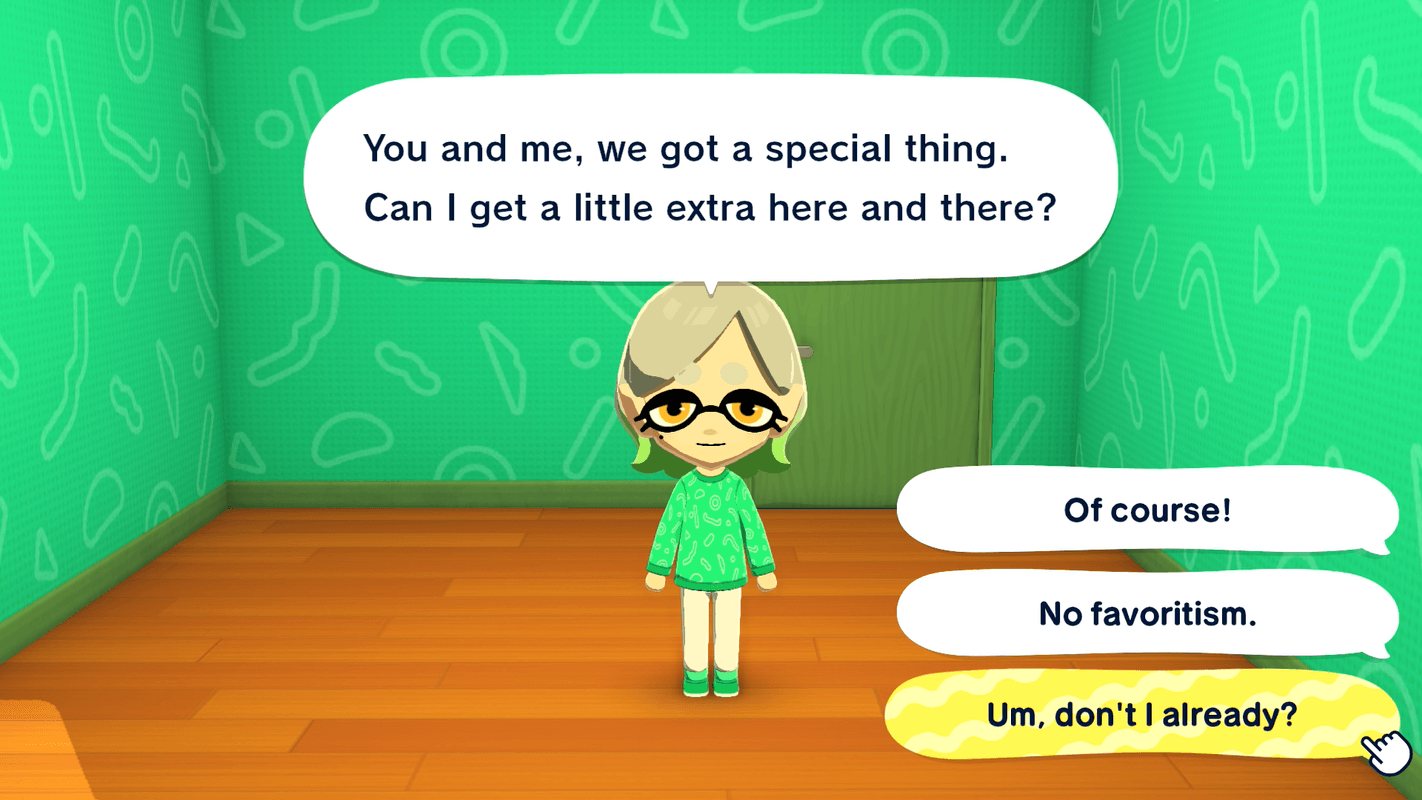Tap the Mii's green shoes
This screenshot has width=1422, height=800.
(x=712, y=688)
